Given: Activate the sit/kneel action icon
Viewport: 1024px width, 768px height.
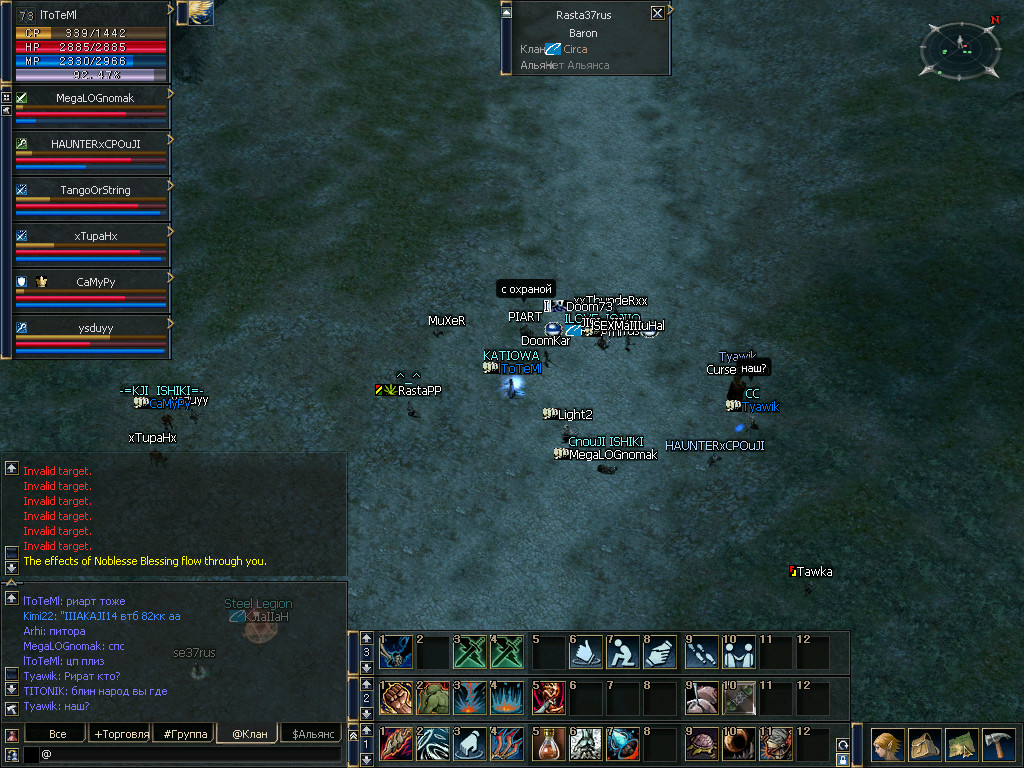Looking at the screenshot, I should [x=622, y=652].
